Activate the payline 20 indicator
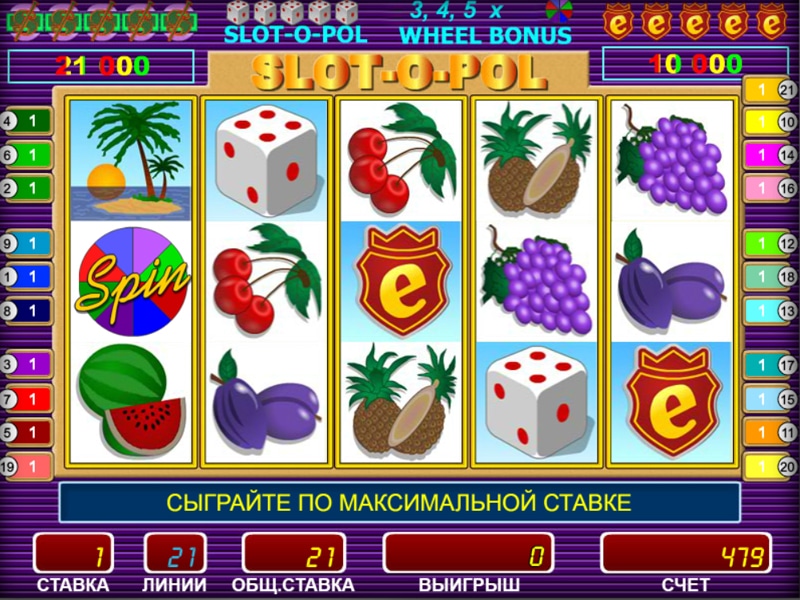 [x=770, y=465]
